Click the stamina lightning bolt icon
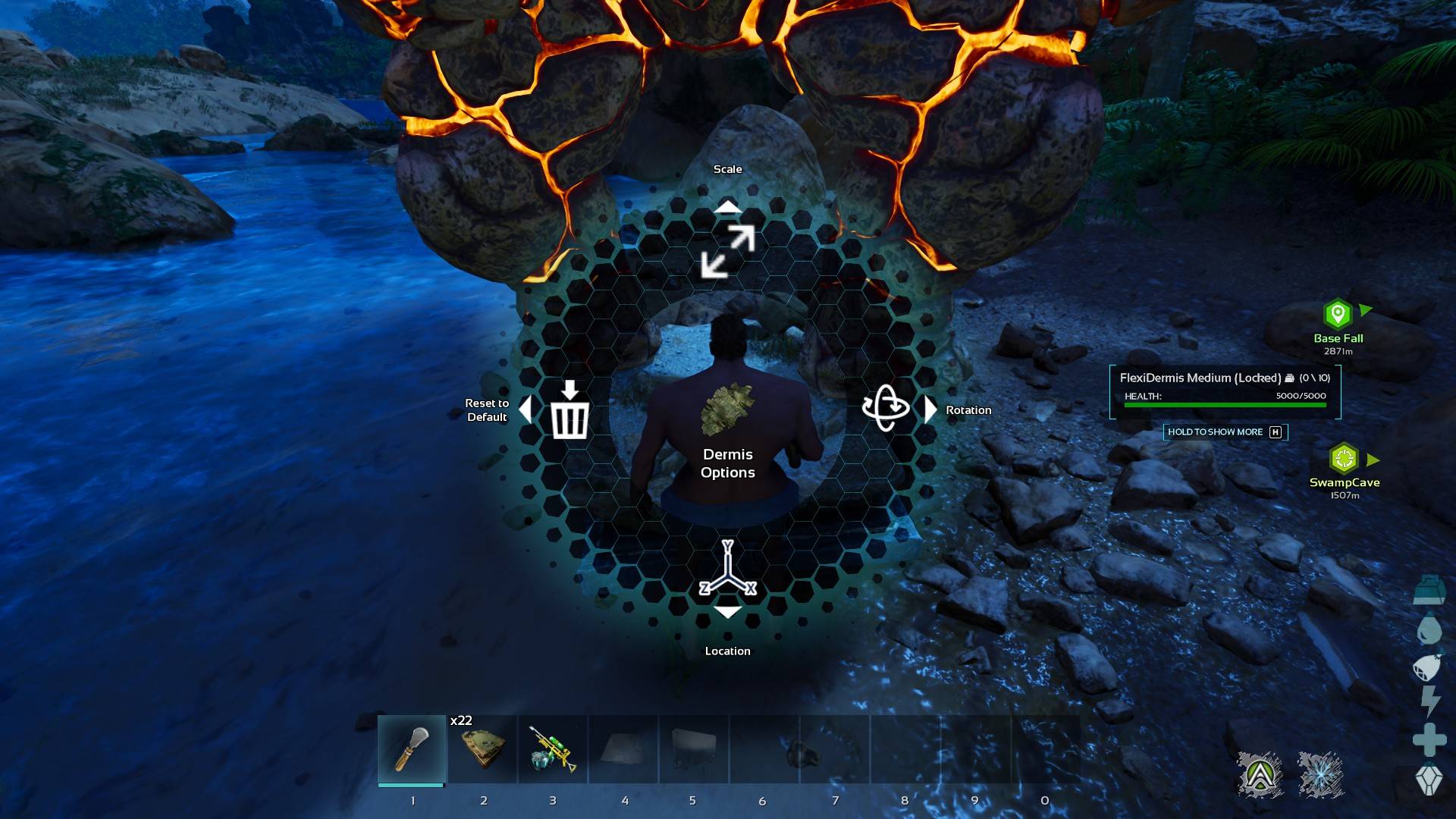Image resolution: width=1456 pixels, height=819 pixels. point(1429,701)
